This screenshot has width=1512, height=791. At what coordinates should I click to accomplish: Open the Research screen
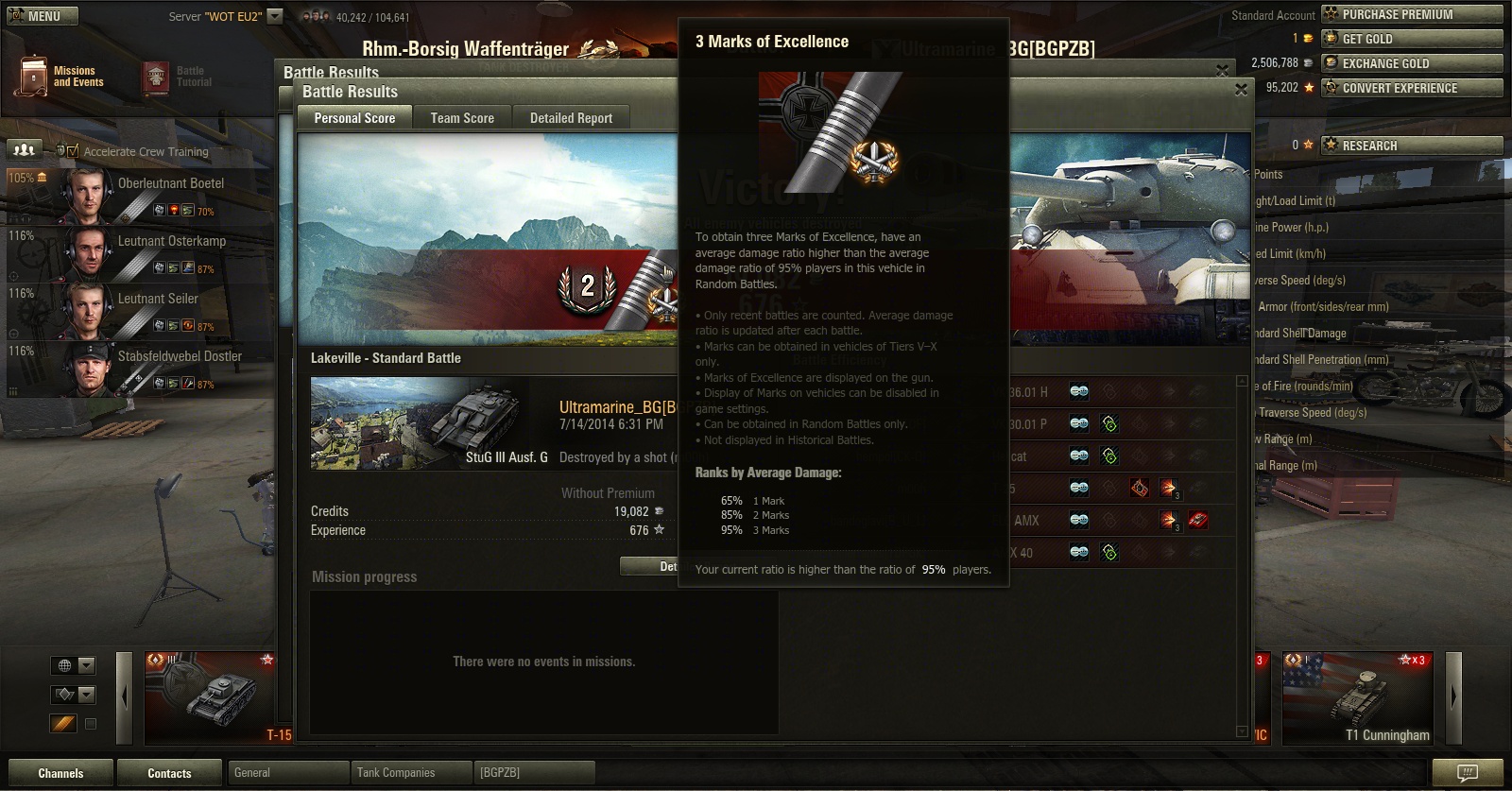click(1411, 146)
